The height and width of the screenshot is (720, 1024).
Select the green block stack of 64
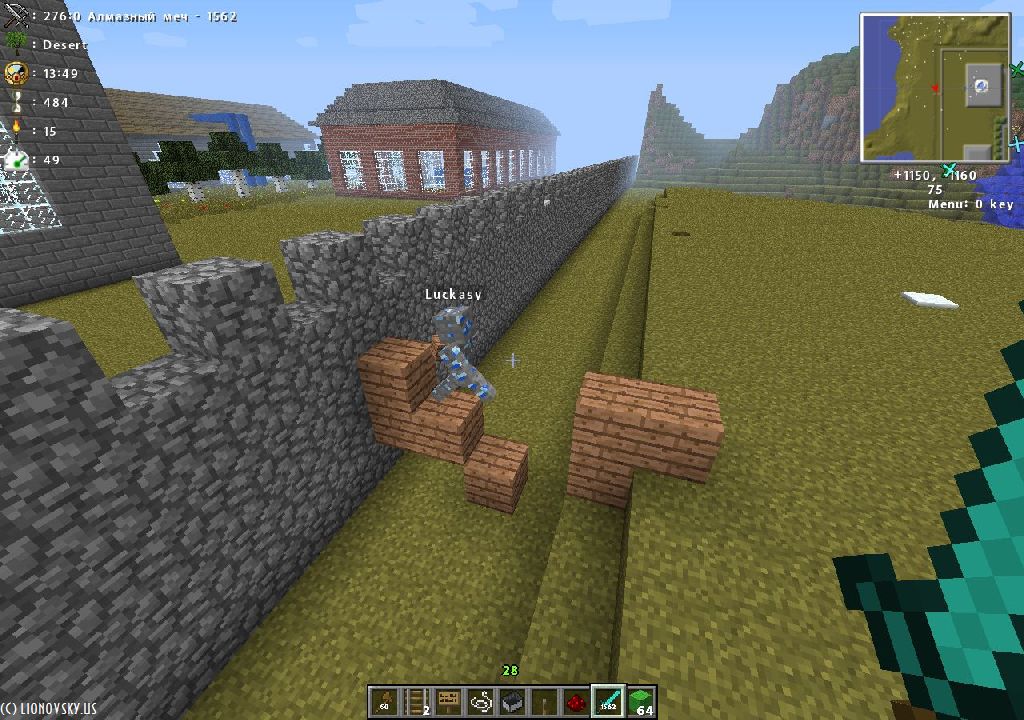point(641,702)
